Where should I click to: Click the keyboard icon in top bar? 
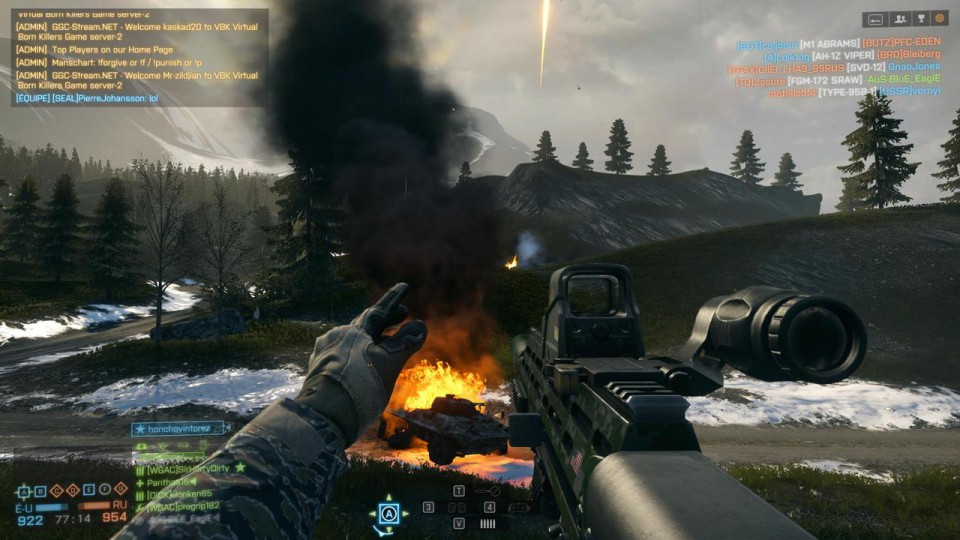(875, 18)
